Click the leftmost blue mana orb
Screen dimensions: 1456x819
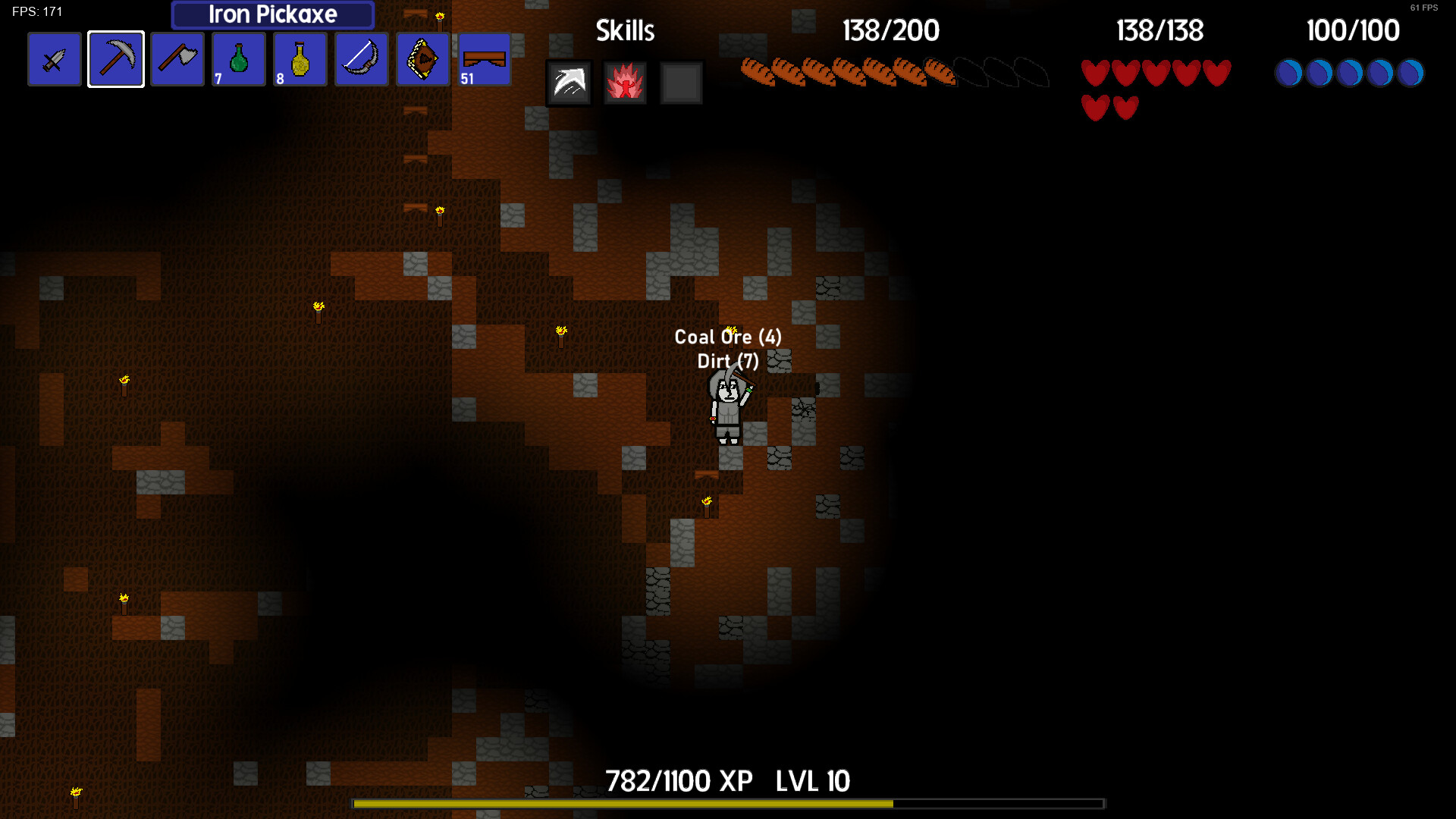coord(1288,72)
